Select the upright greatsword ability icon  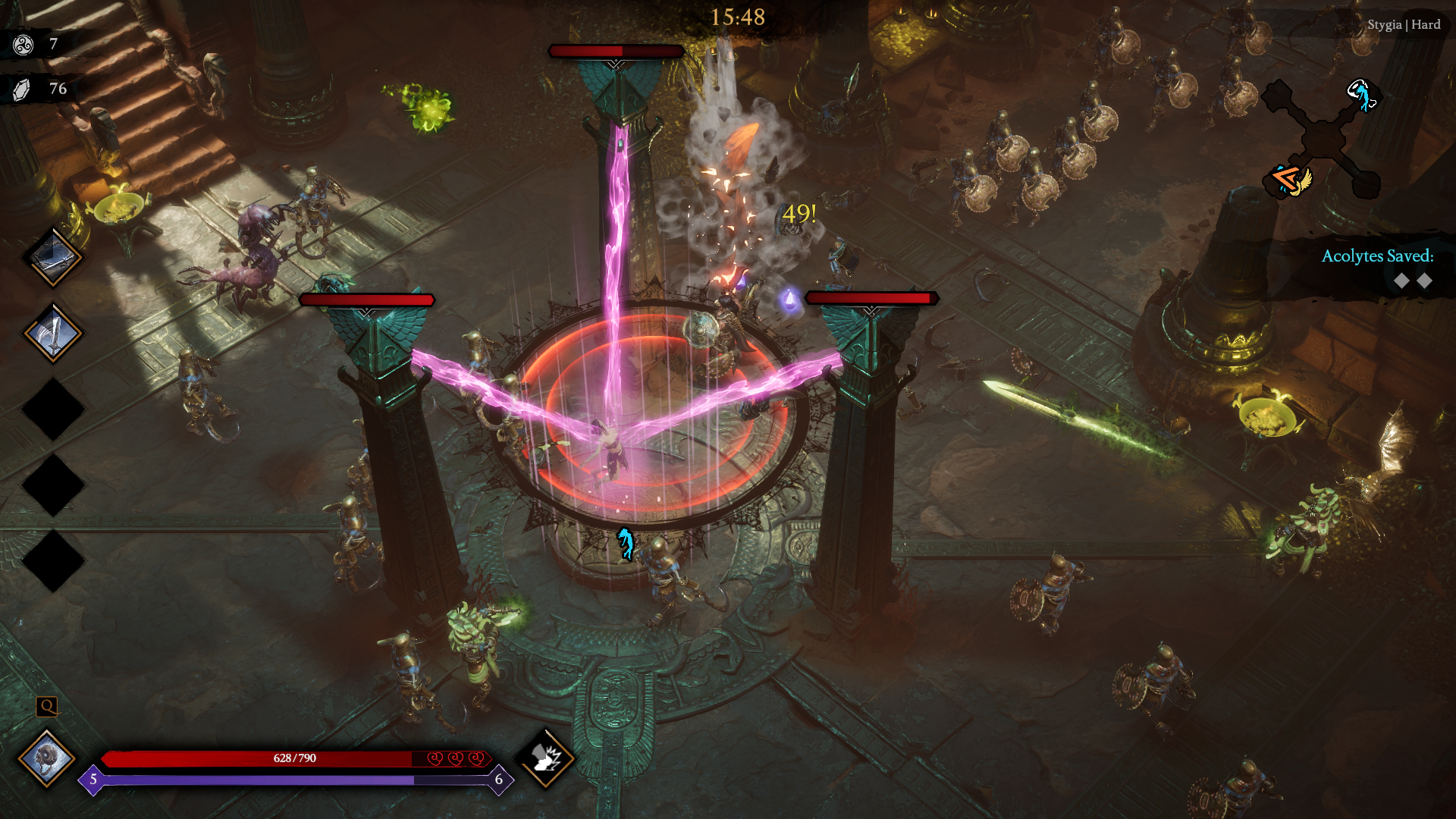52,334
